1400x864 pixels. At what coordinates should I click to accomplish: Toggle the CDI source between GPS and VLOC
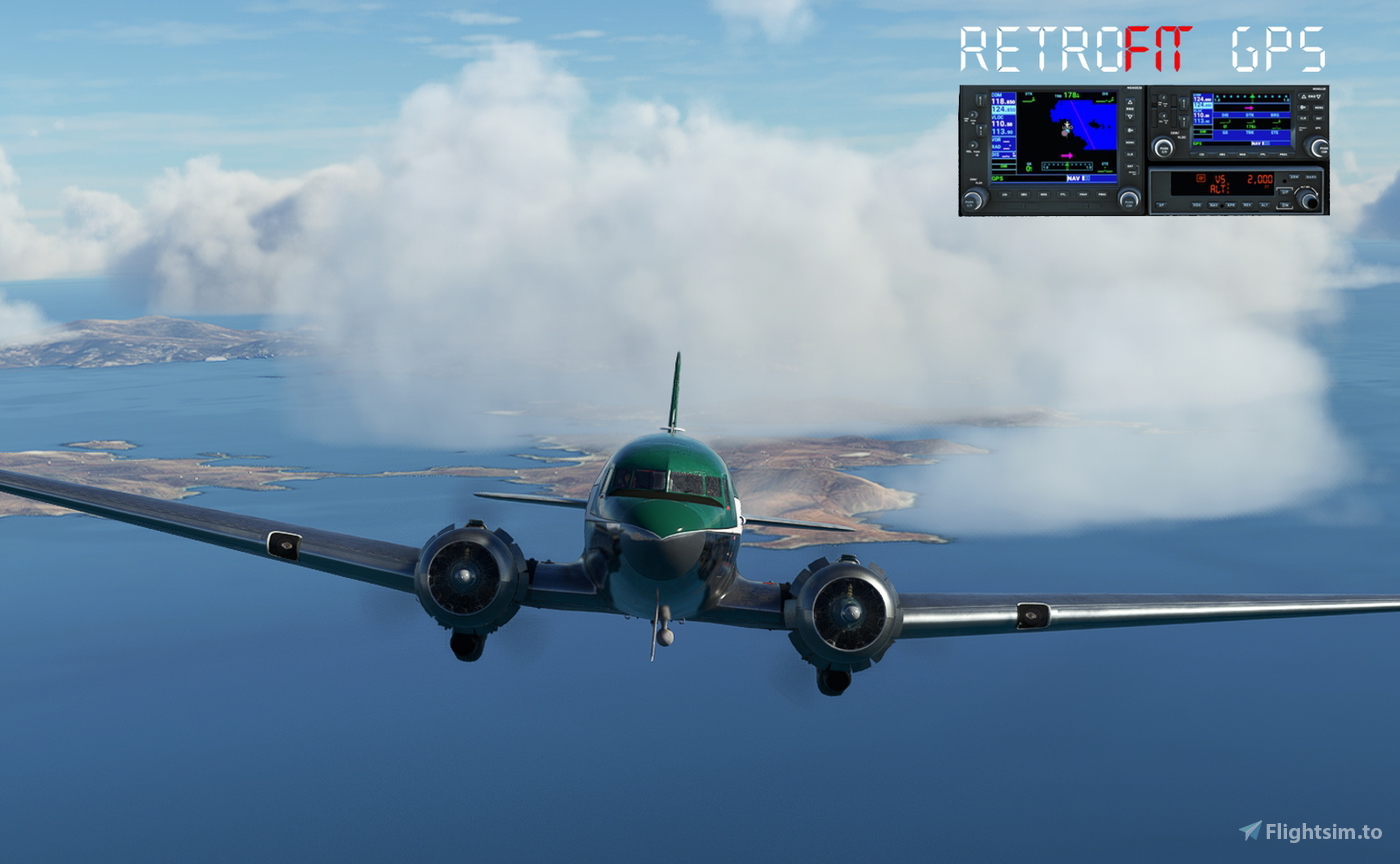coord(1005,195)
